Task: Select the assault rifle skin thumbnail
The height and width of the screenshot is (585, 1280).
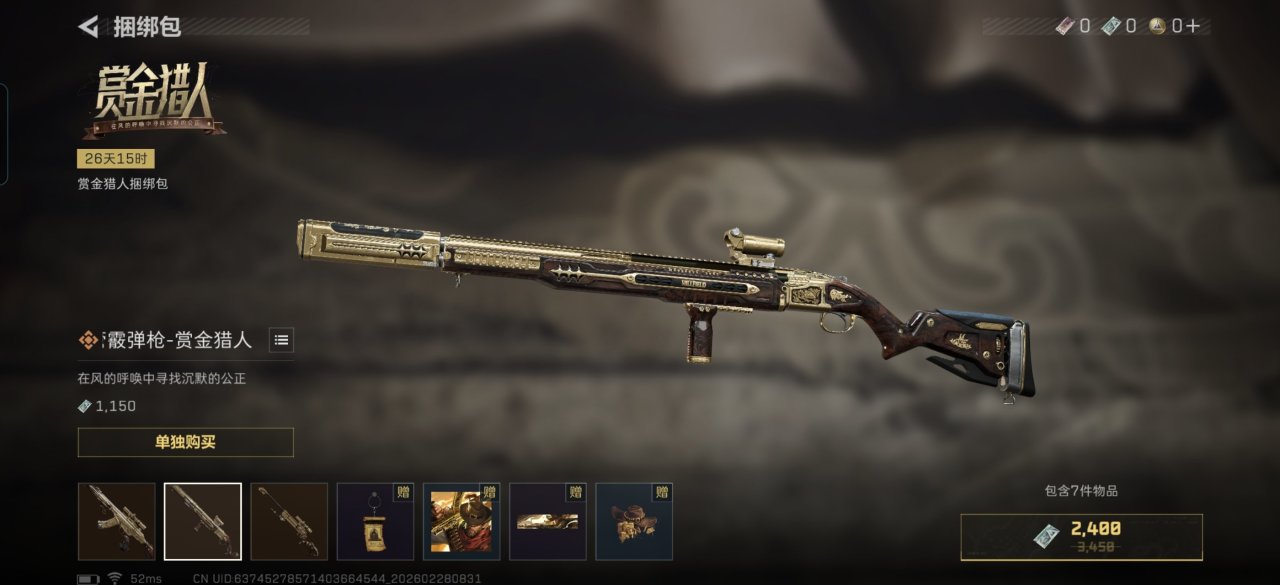Action: 117,521
